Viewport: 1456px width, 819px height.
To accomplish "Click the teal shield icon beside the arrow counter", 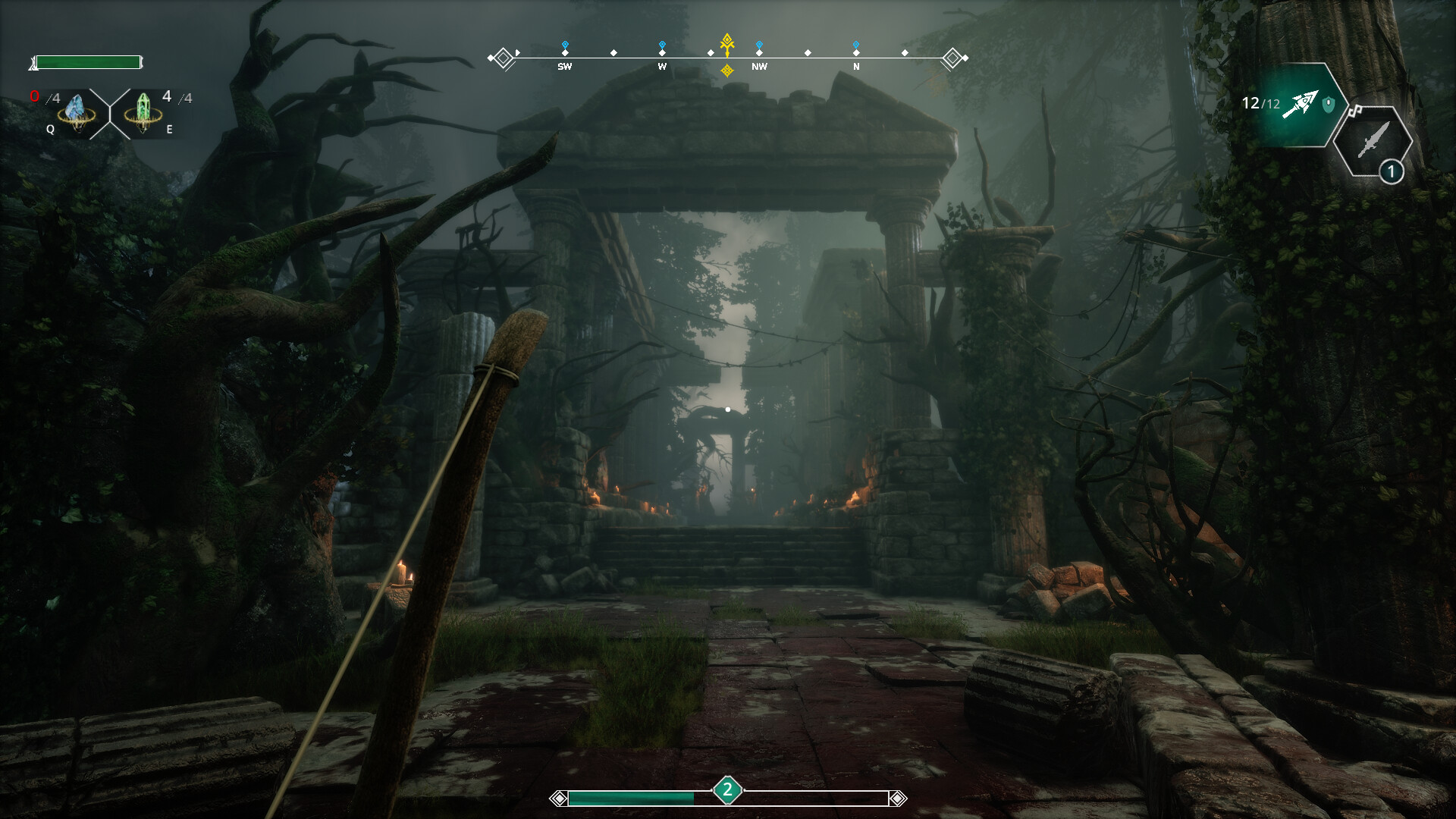I will tap(1328, 103).
